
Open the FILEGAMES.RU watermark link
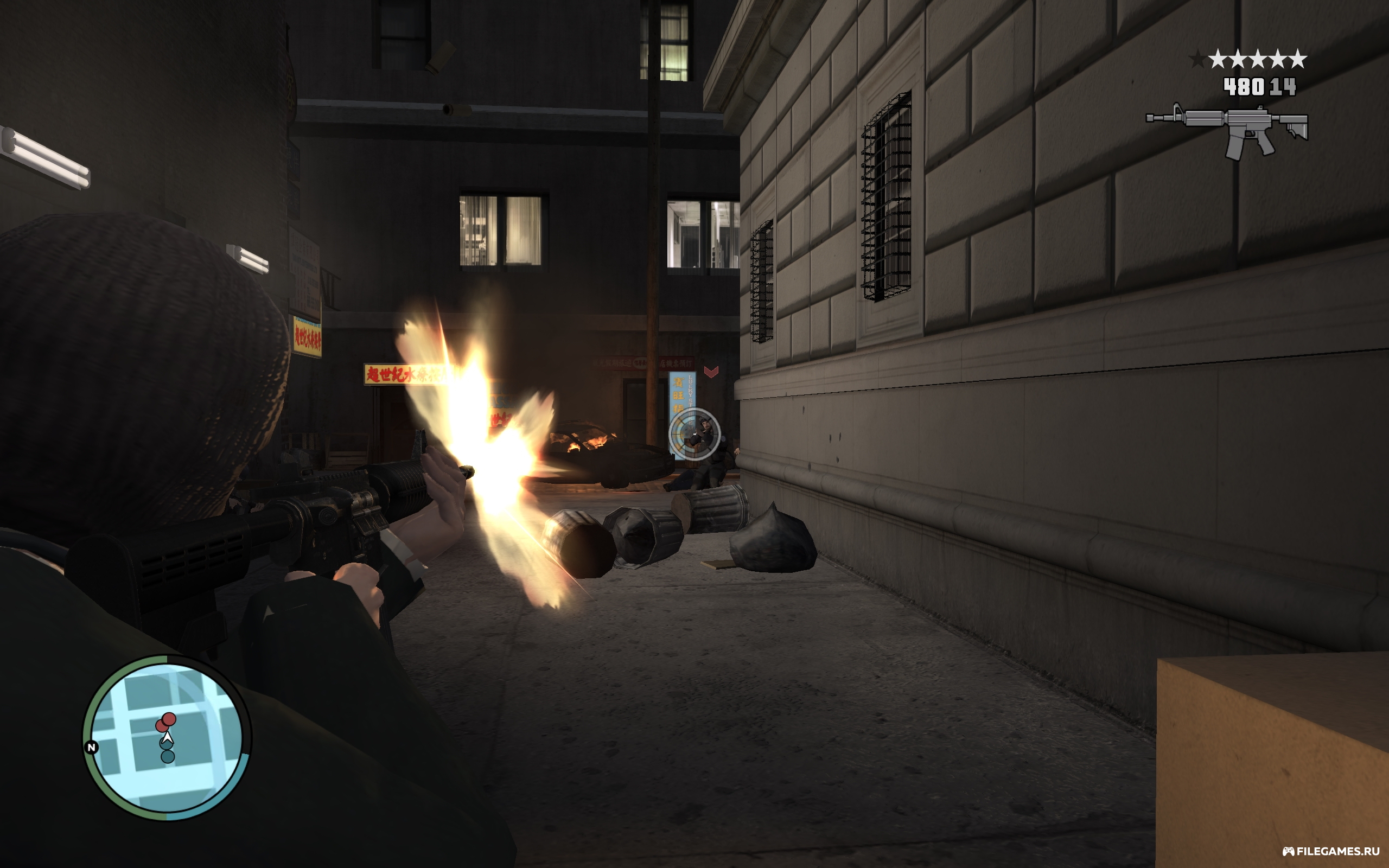(1330, 851)
